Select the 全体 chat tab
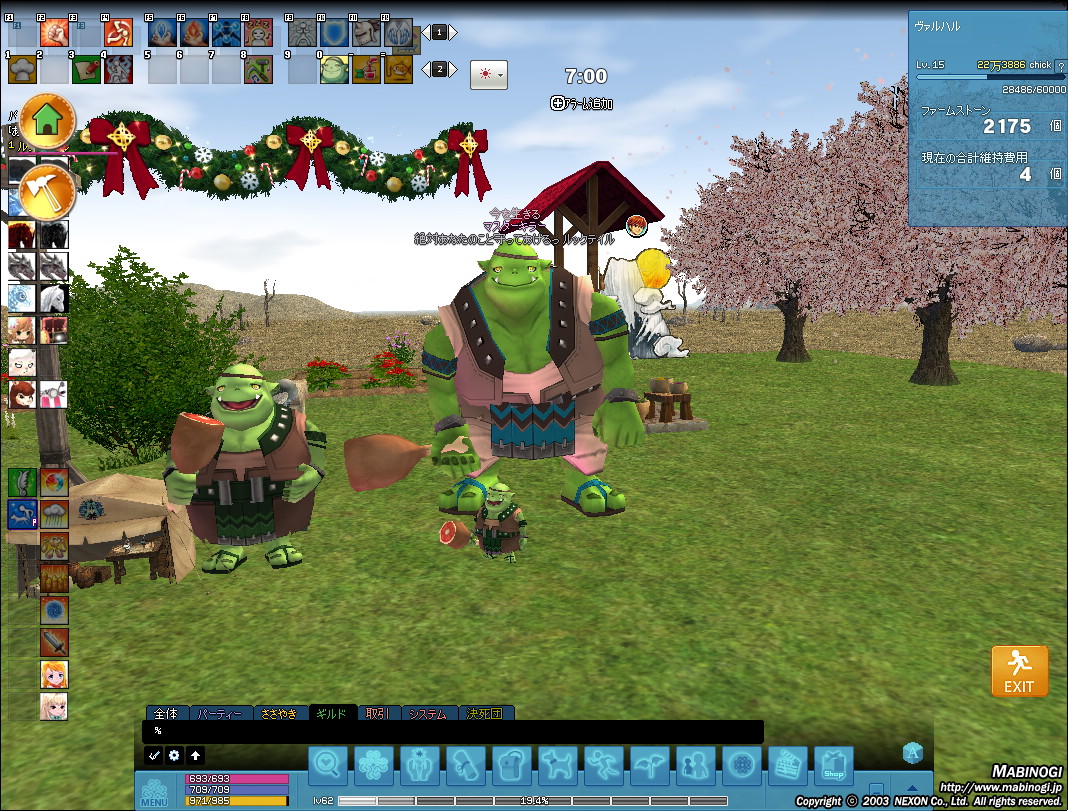Screen dimensions: 1068x811 pyautogui.click(x=167, y=714)
